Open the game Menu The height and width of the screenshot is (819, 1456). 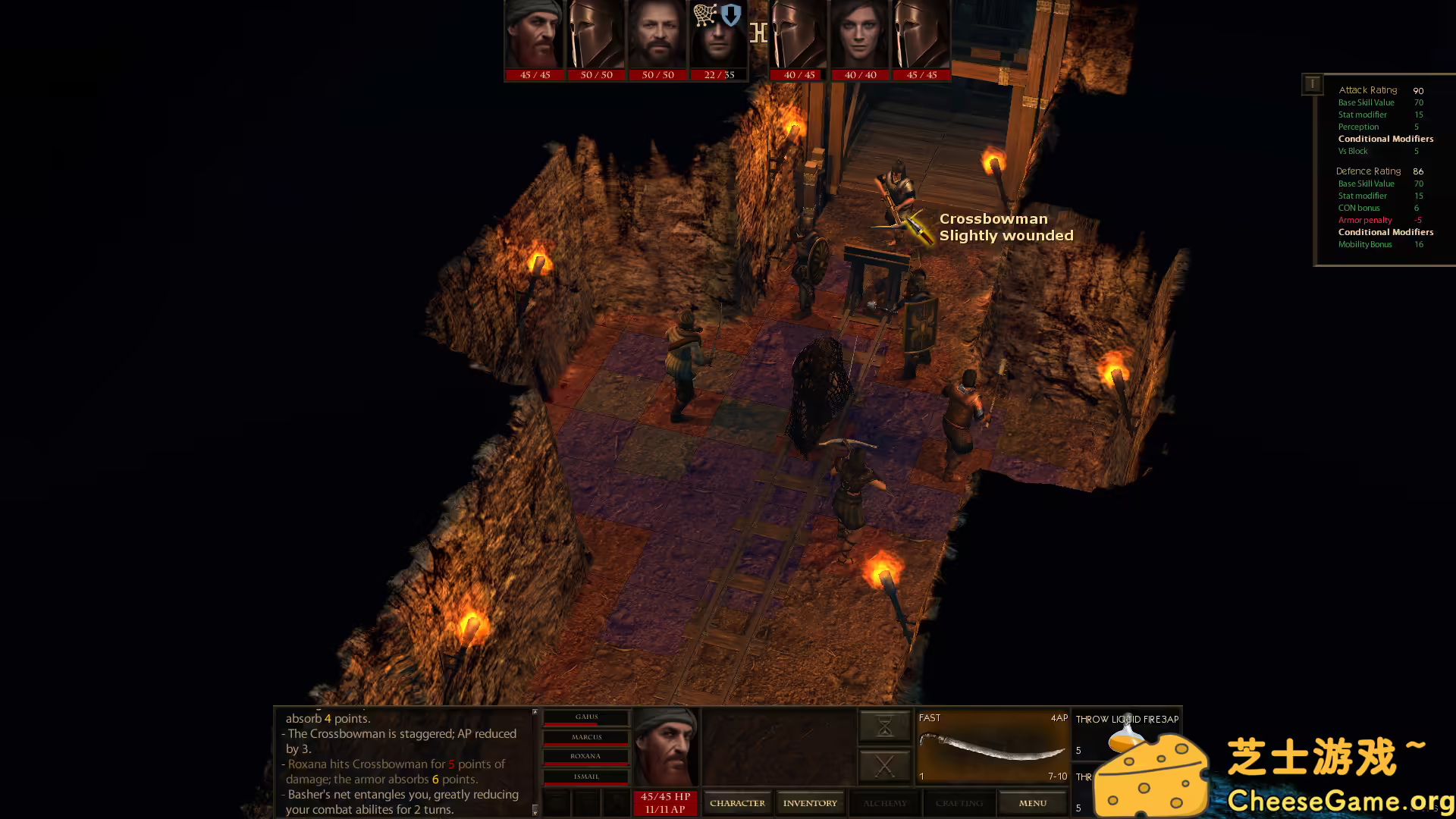coord(1032,802)
